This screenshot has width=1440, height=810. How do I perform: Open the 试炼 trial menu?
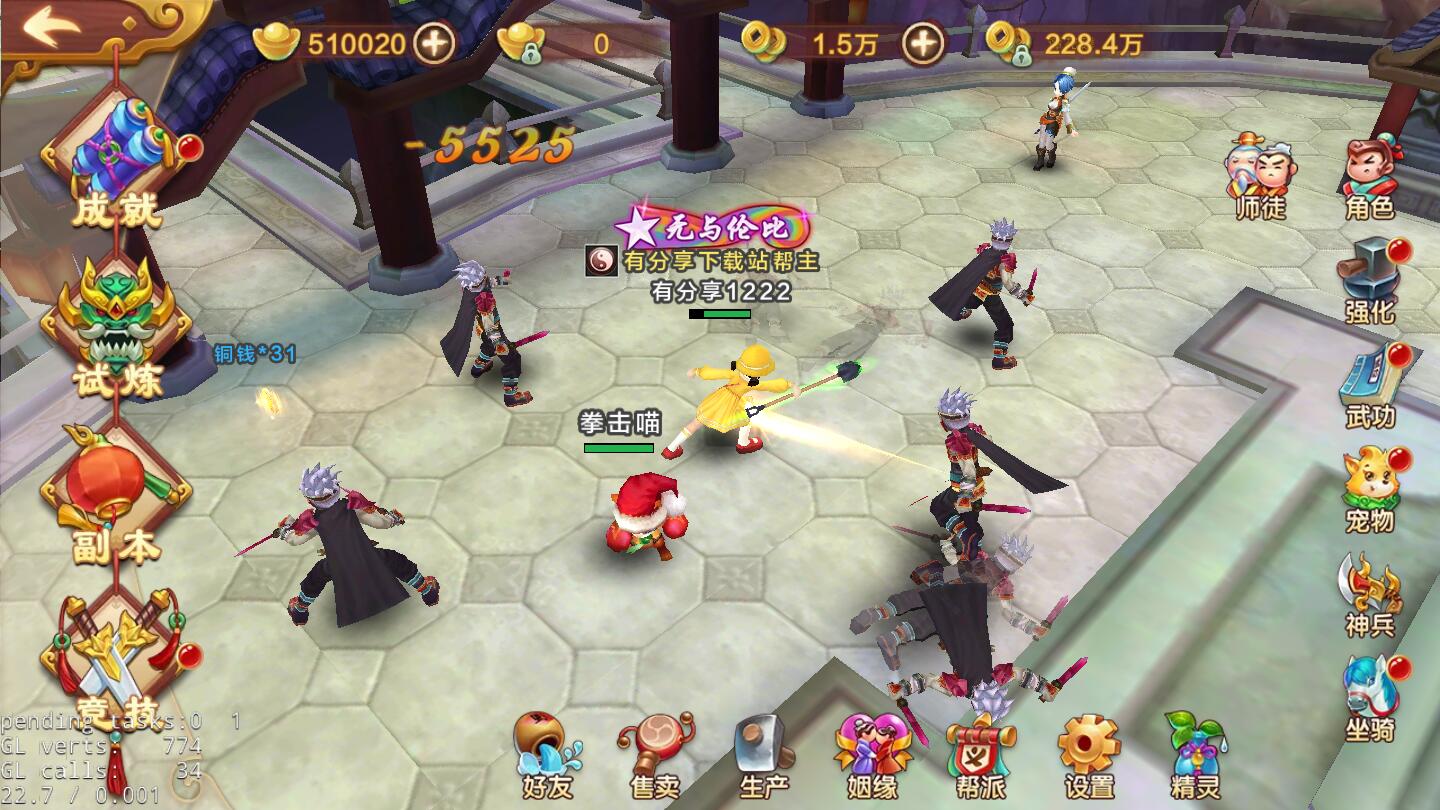pos(115,325)
